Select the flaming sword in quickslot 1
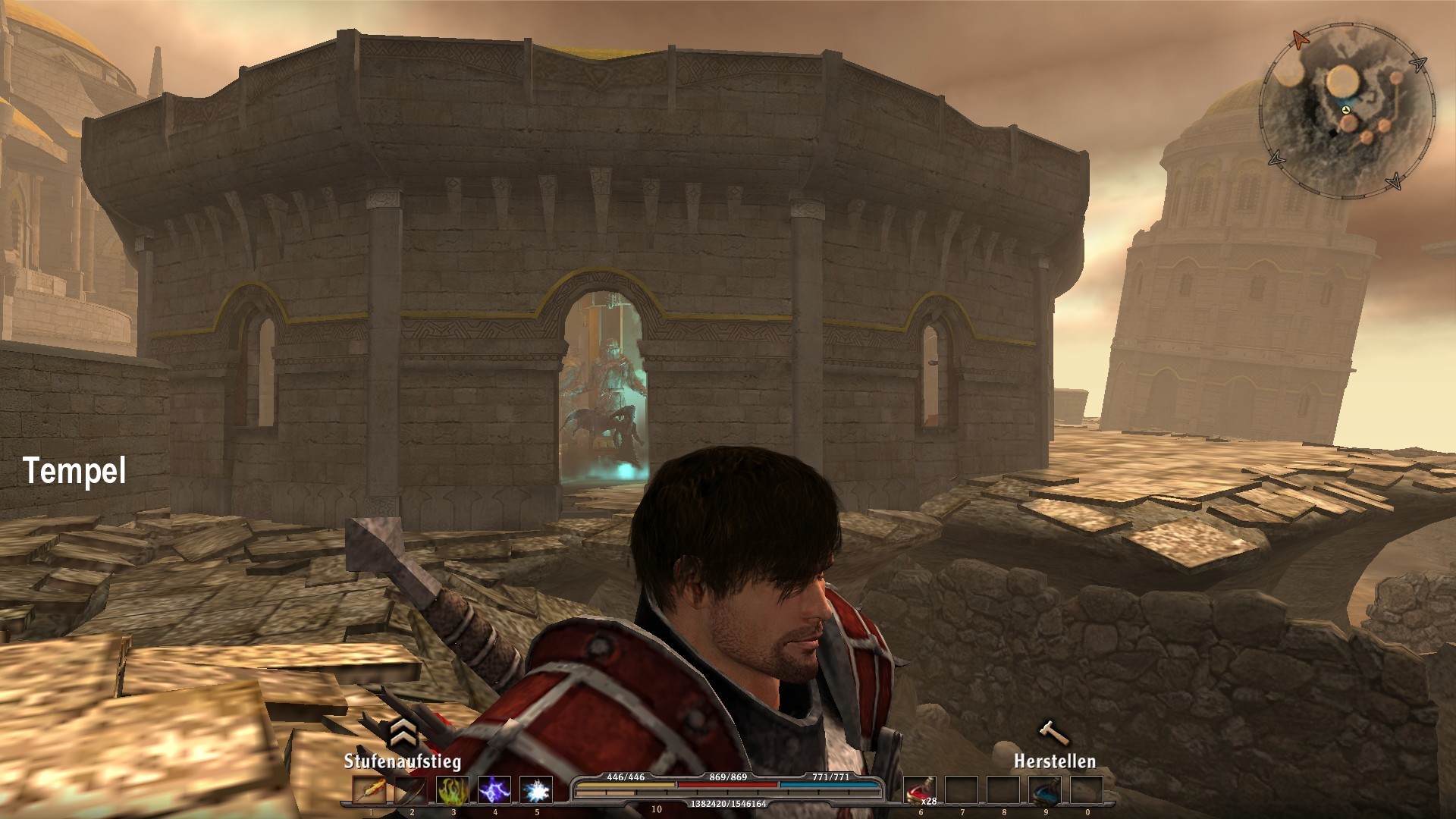Screen dimensions: 1456x819 (x=370, y=789)
